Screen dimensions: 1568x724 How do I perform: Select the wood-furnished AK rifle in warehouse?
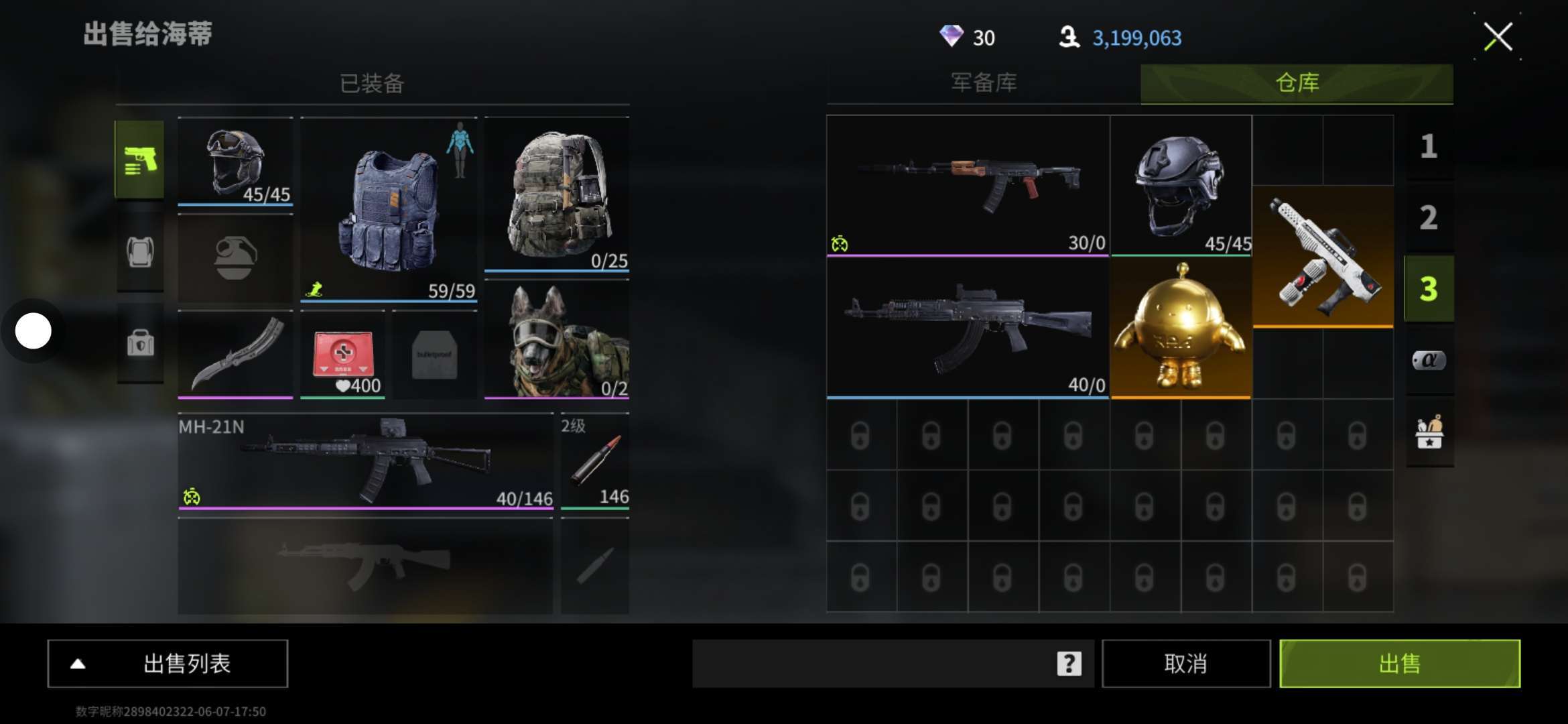pyautogui.click(x=968, y=186)
